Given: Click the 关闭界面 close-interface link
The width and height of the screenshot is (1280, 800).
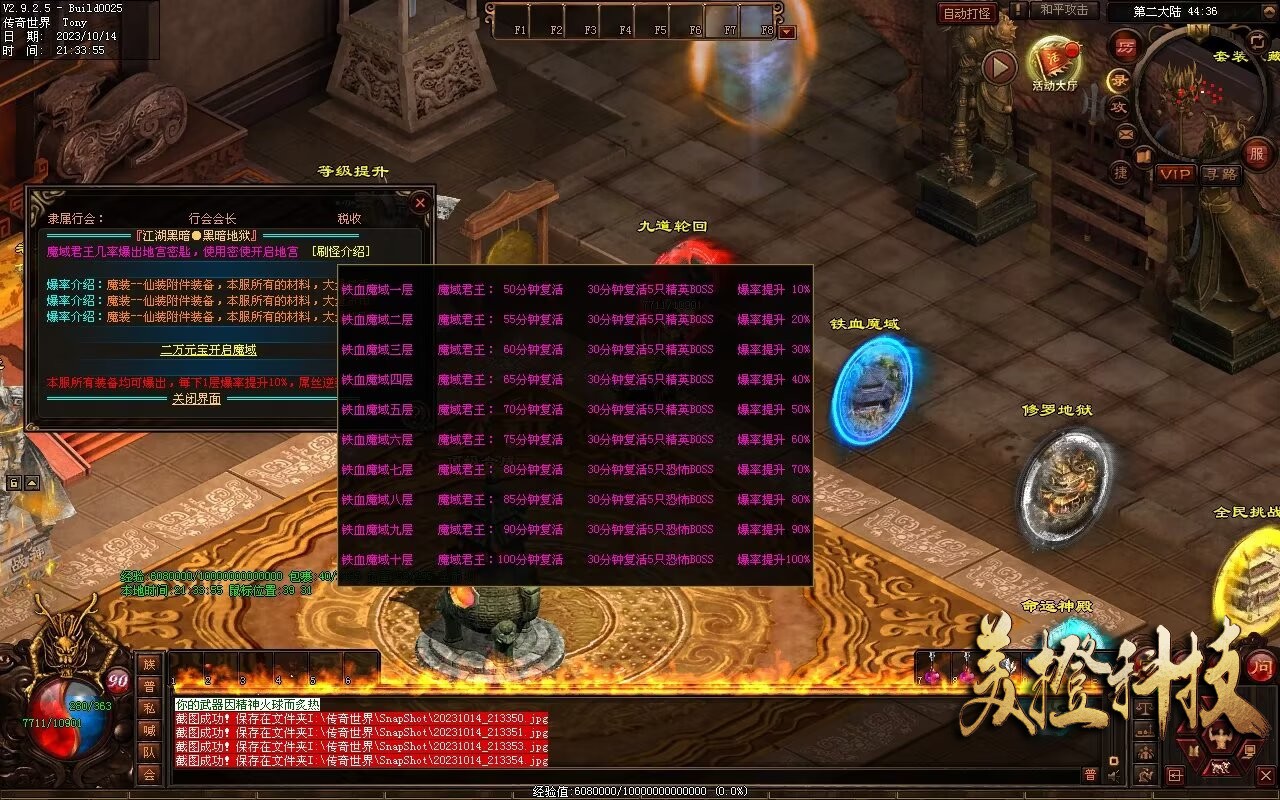Looking at the screenshot, I should coord(196,399).
